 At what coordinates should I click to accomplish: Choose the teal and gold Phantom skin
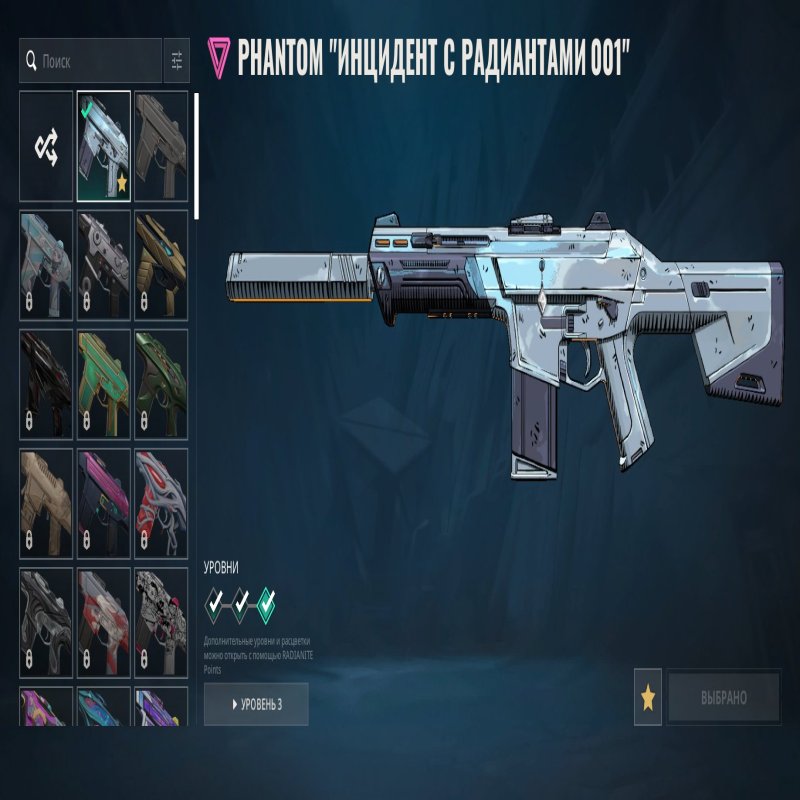tap(104, 384)
